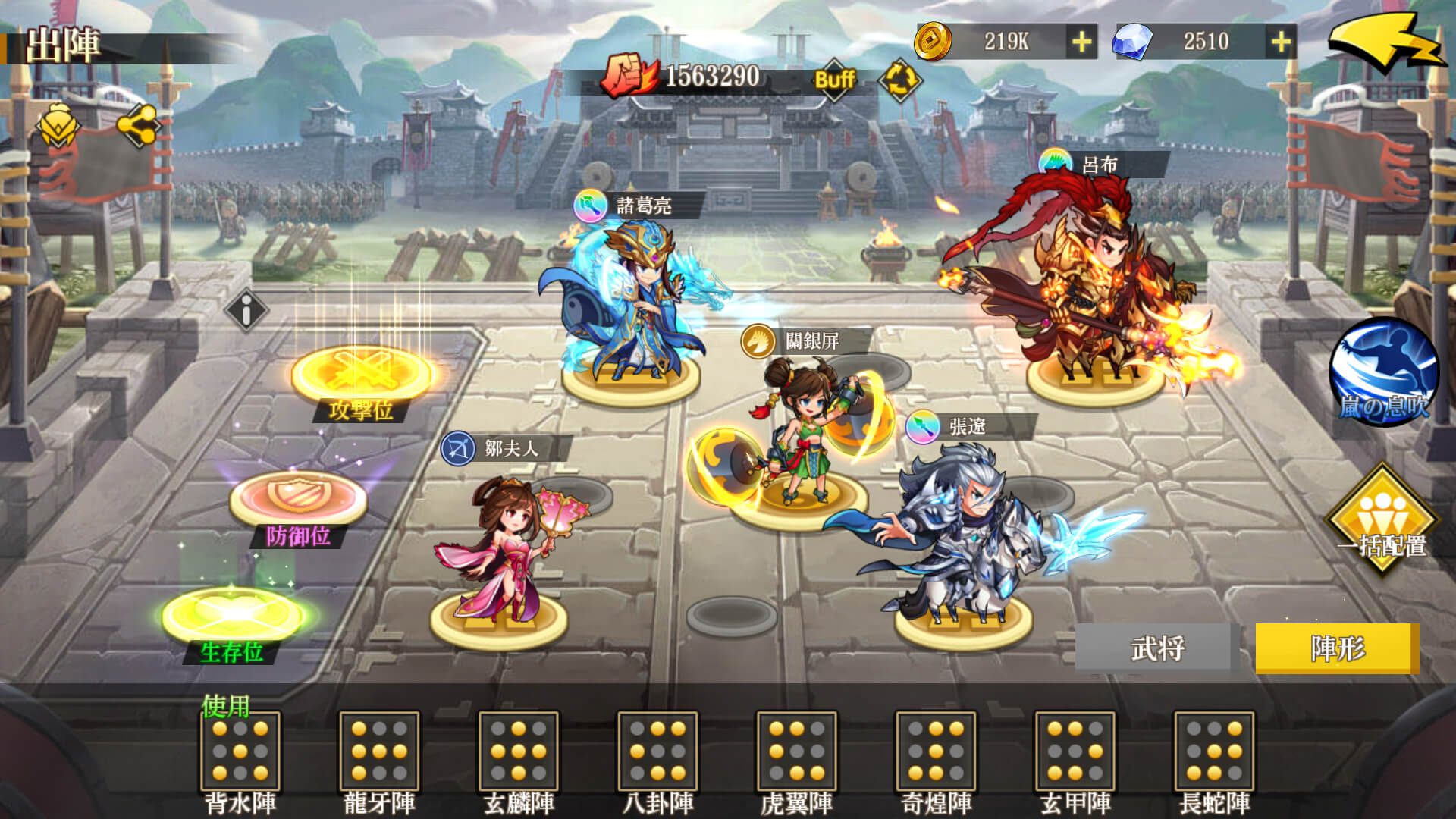Add gold via the coin plus button
This screenshot has width=1456, height=819.
click(x=1082, y=43)
